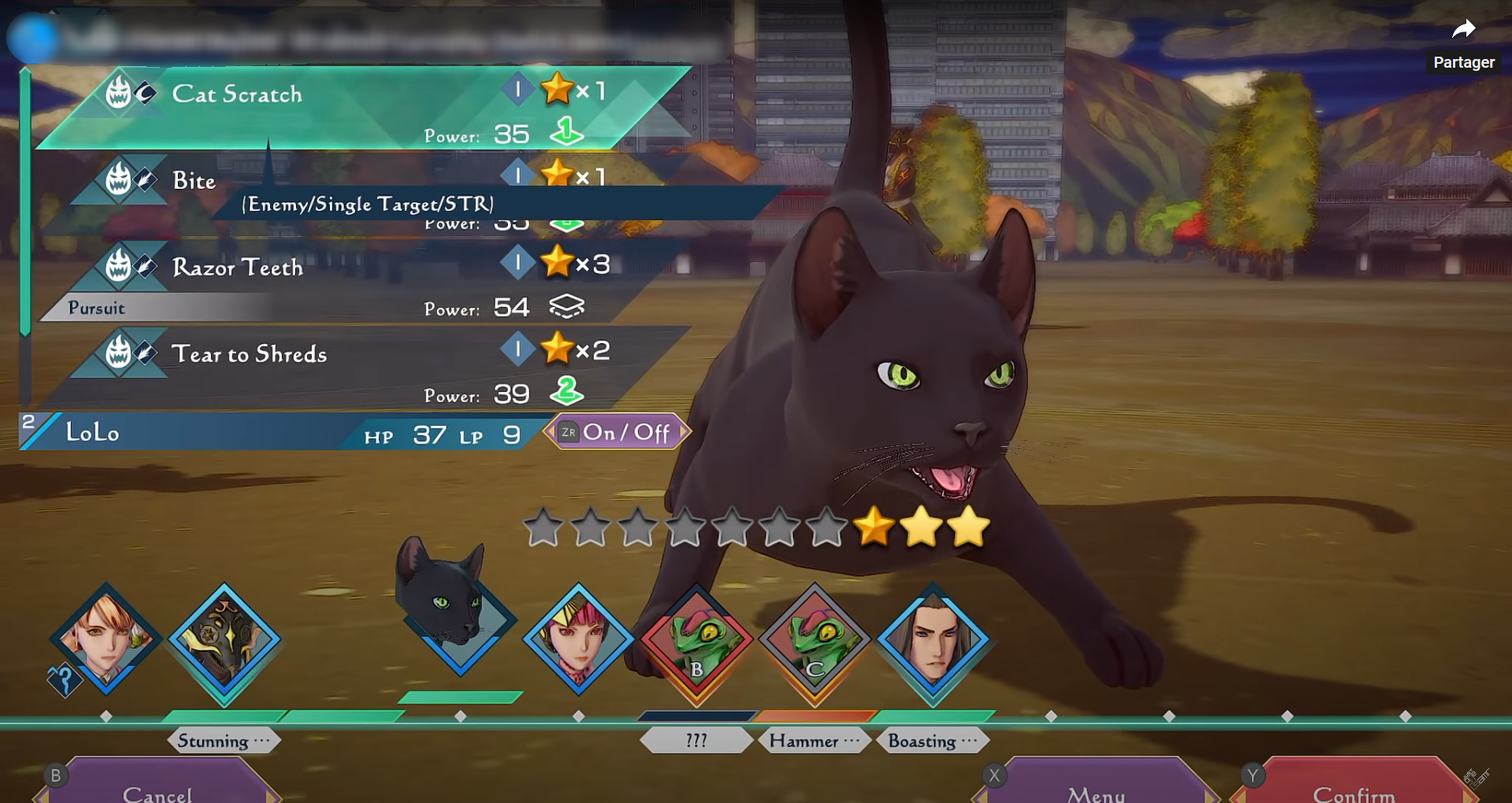
Task: Choose the Bite attack
Action: coord(195,181)
